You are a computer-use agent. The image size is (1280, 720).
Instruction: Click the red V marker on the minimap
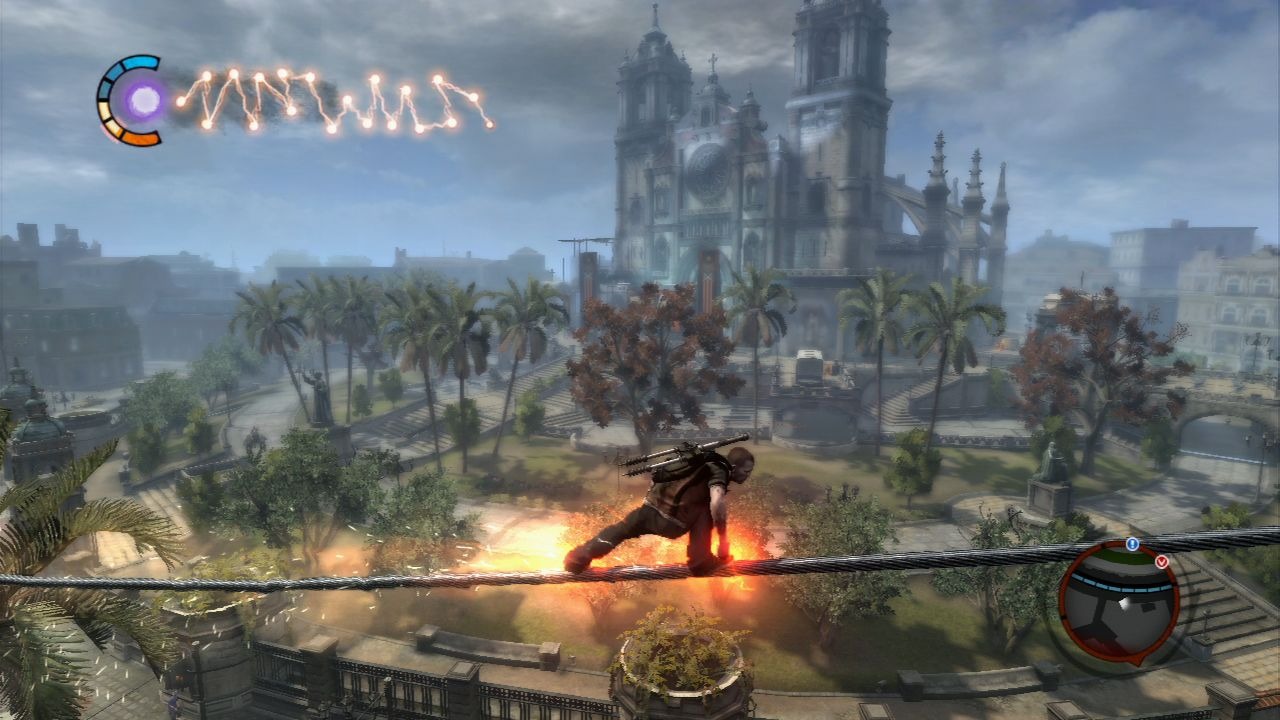1162,561
